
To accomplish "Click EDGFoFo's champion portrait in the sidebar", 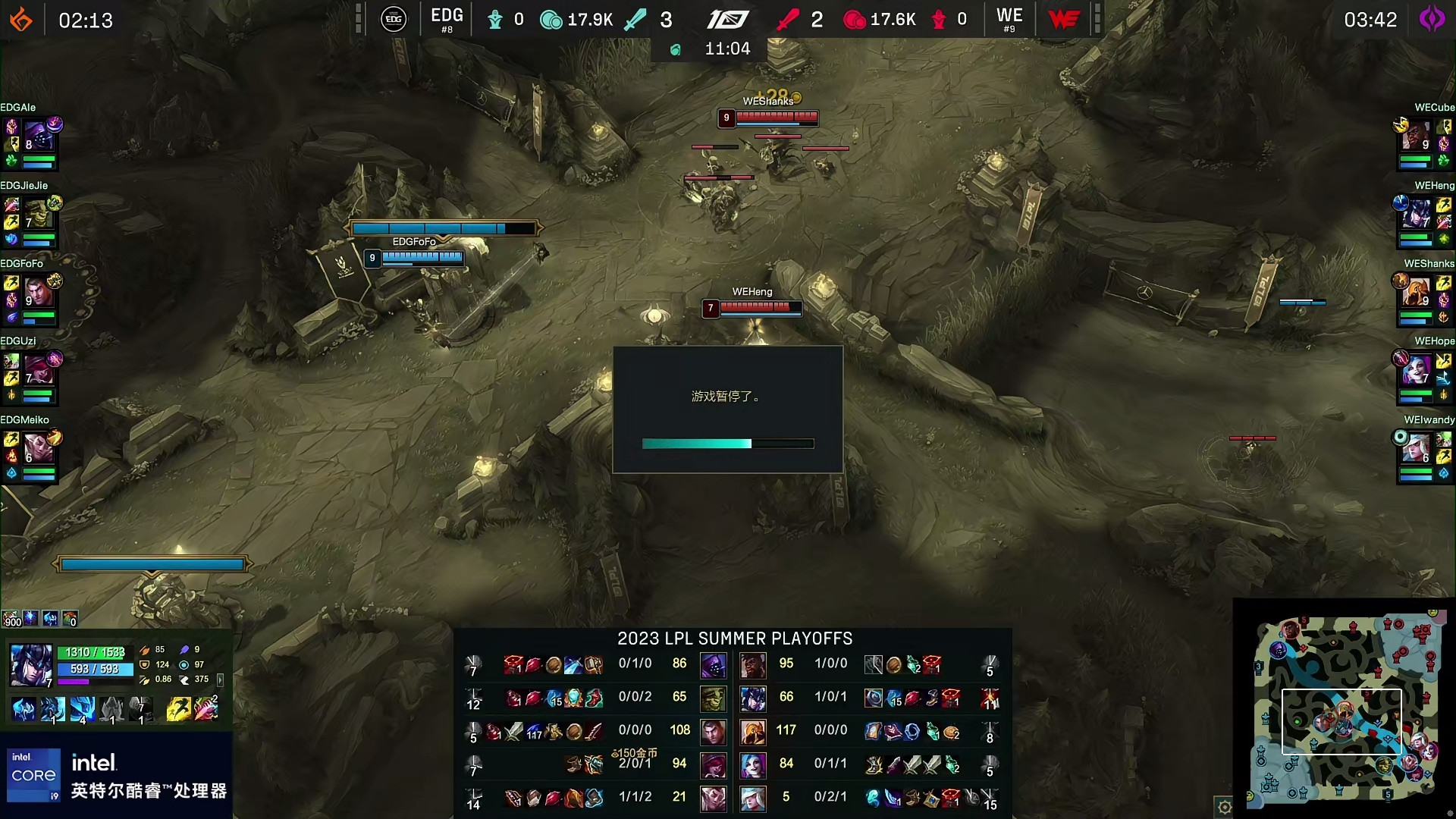I will (36, 293).
